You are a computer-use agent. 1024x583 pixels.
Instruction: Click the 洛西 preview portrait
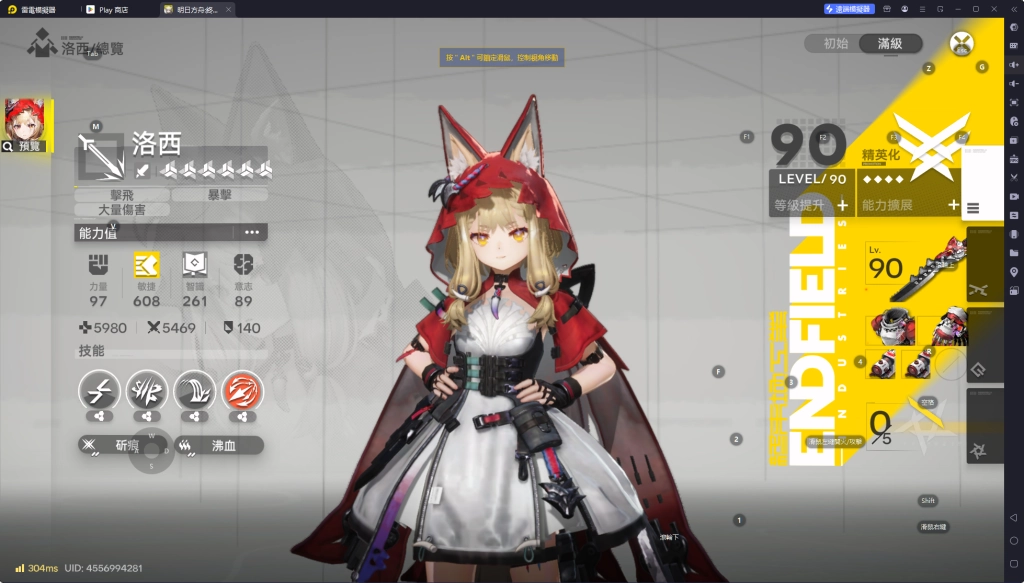click(26, 125)
